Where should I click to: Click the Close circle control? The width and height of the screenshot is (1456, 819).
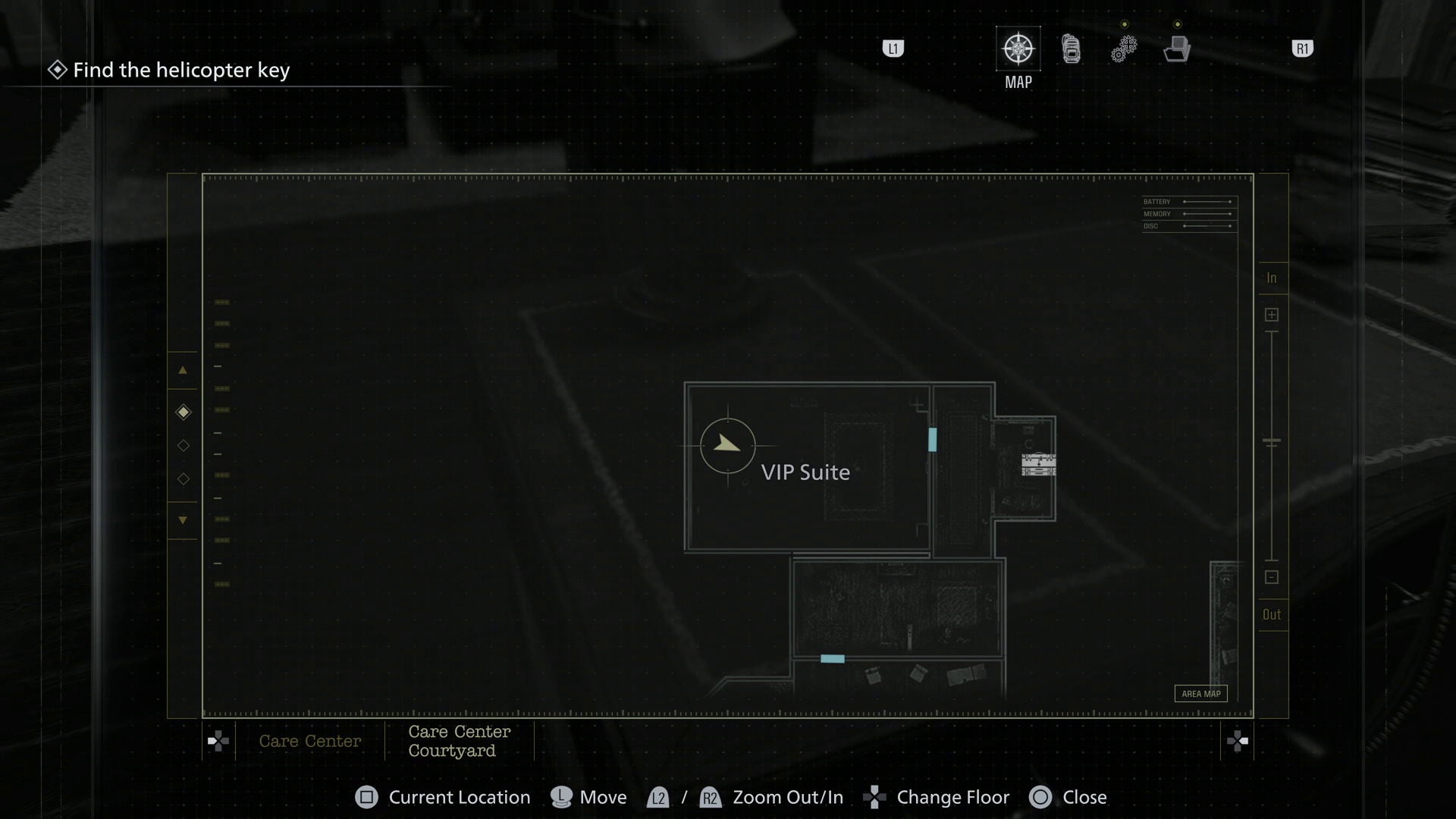pyautogui.click(x=1041, y=797)
